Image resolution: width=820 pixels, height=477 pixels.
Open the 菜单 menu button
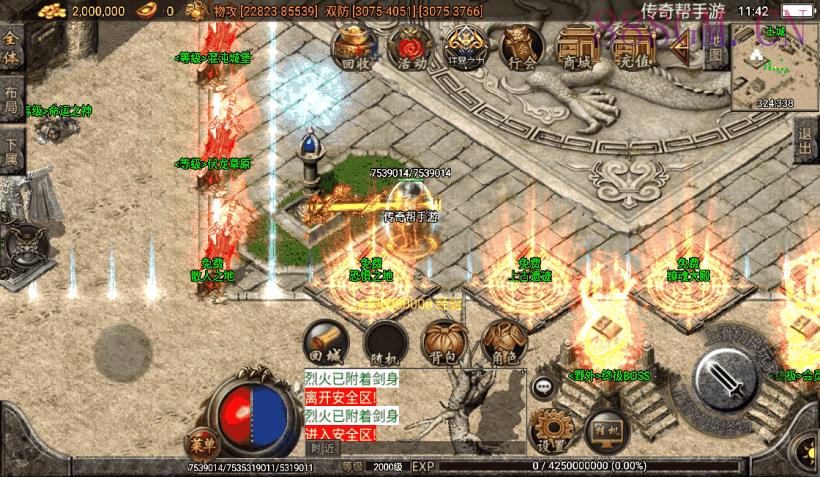(x=200, y=443)
